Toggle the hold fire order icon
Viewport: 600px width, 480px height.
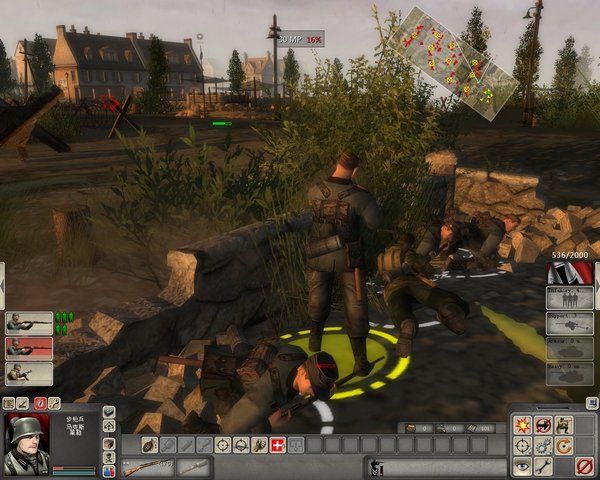(543, 423)
